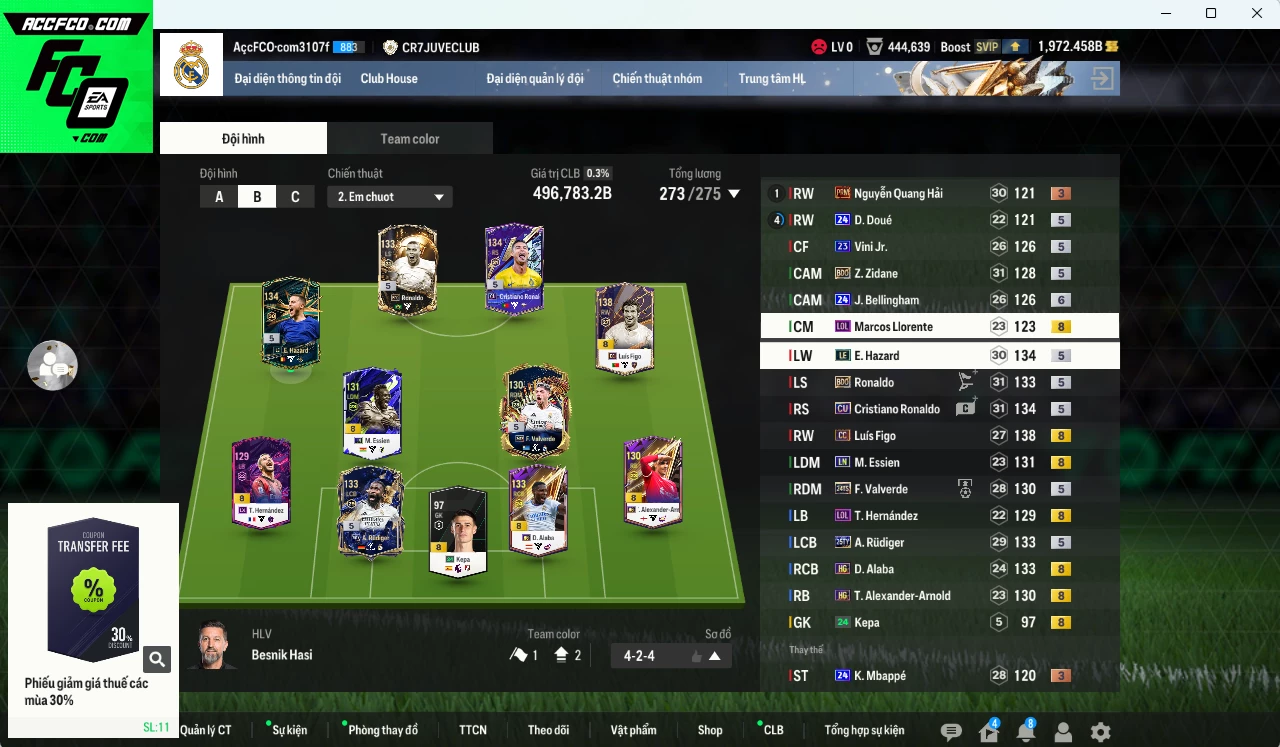This screenshot has width=1280, height=747.
Task: Select squad preset A
Action: pyautogui.click(x=218, y=197)
